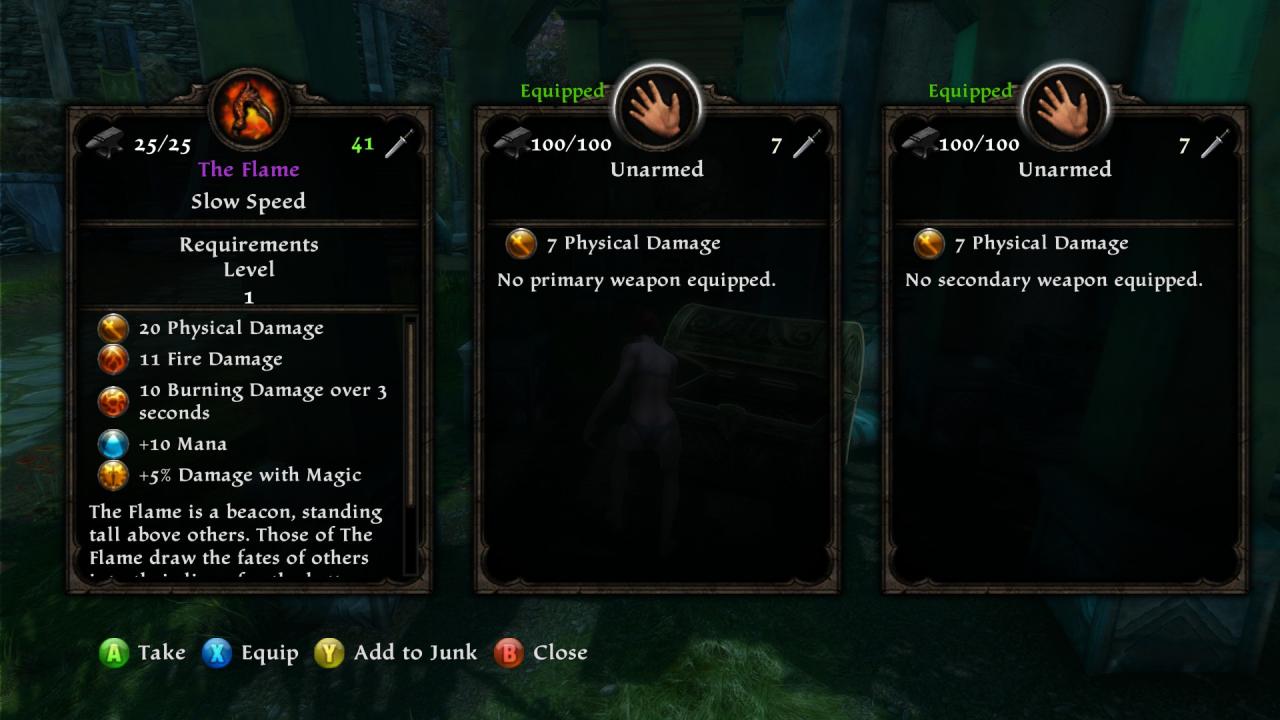Select The Flame weapon icon
The image size is (1280, 720).
(x=249, y=108)
